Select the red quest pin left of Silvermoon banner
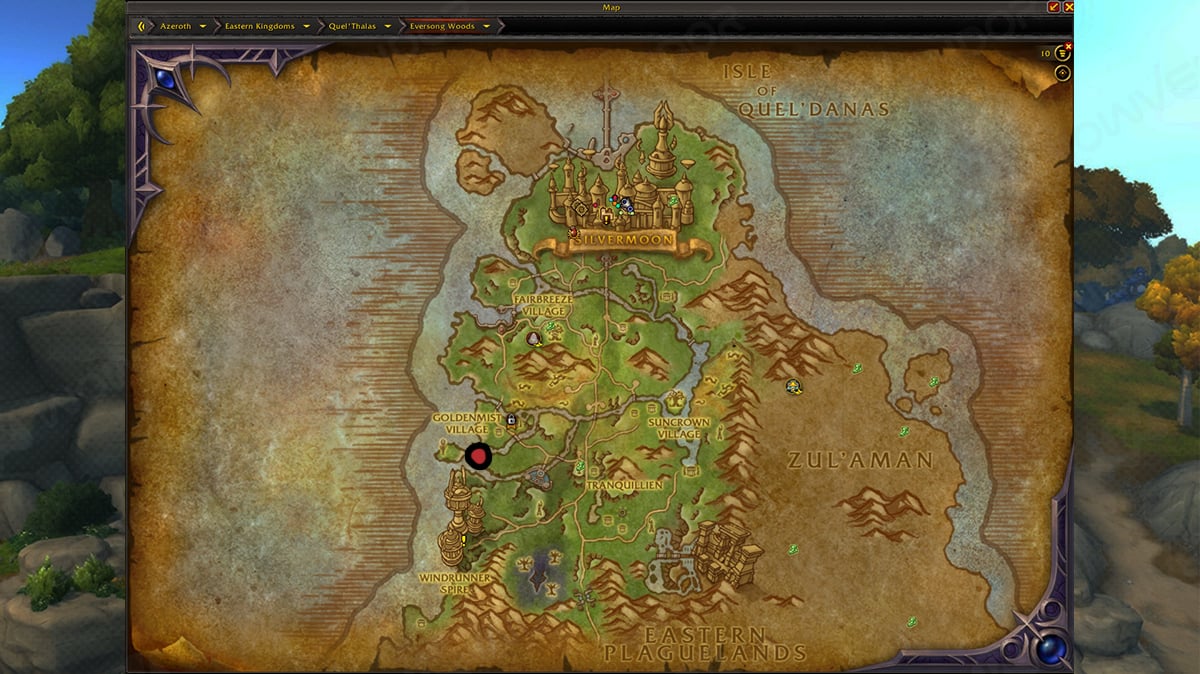 click(573, 232)
